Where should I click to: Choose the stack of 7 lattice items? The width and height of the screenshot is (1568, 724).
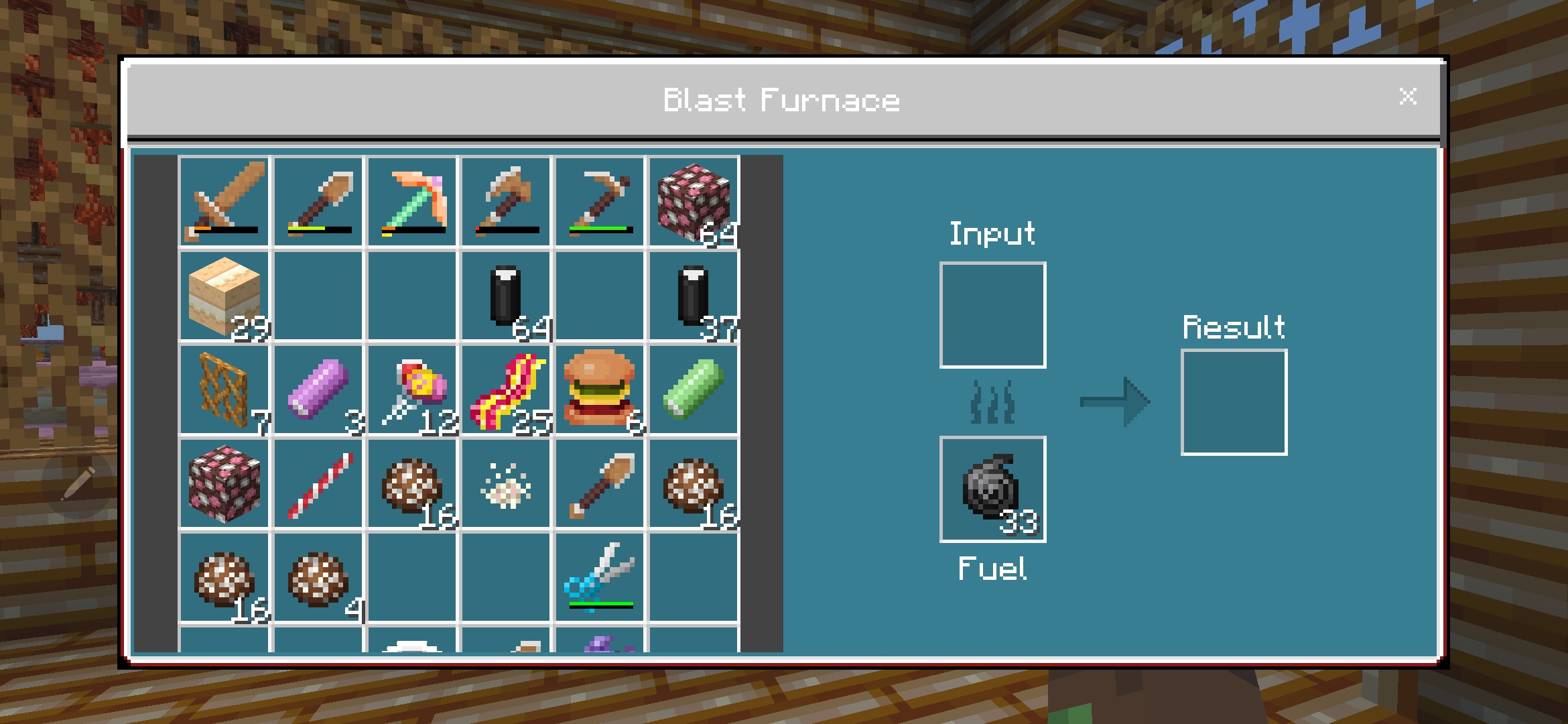(224, 389)
